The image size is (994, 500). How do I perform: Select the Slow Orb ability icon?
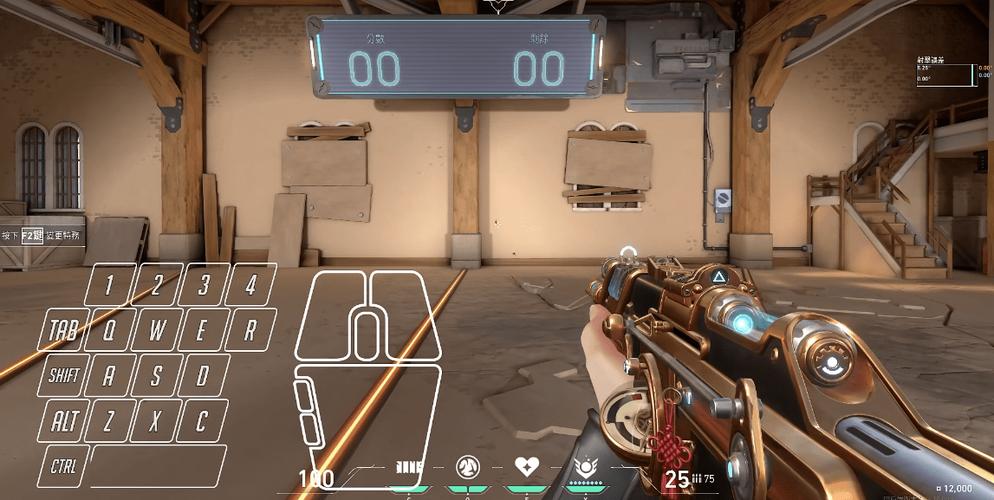[465, 467]
